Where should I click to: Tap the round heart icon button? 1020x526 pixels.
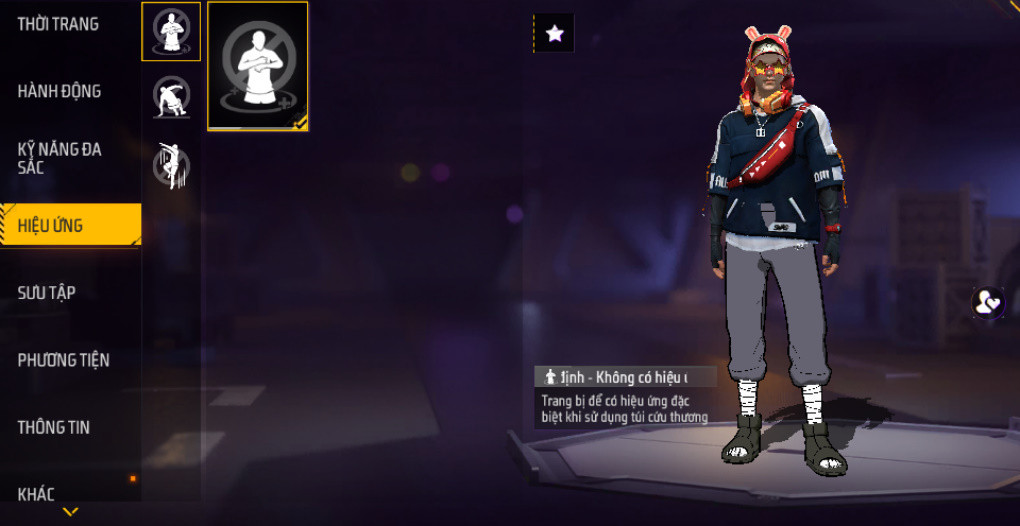[x=988, y=302]
